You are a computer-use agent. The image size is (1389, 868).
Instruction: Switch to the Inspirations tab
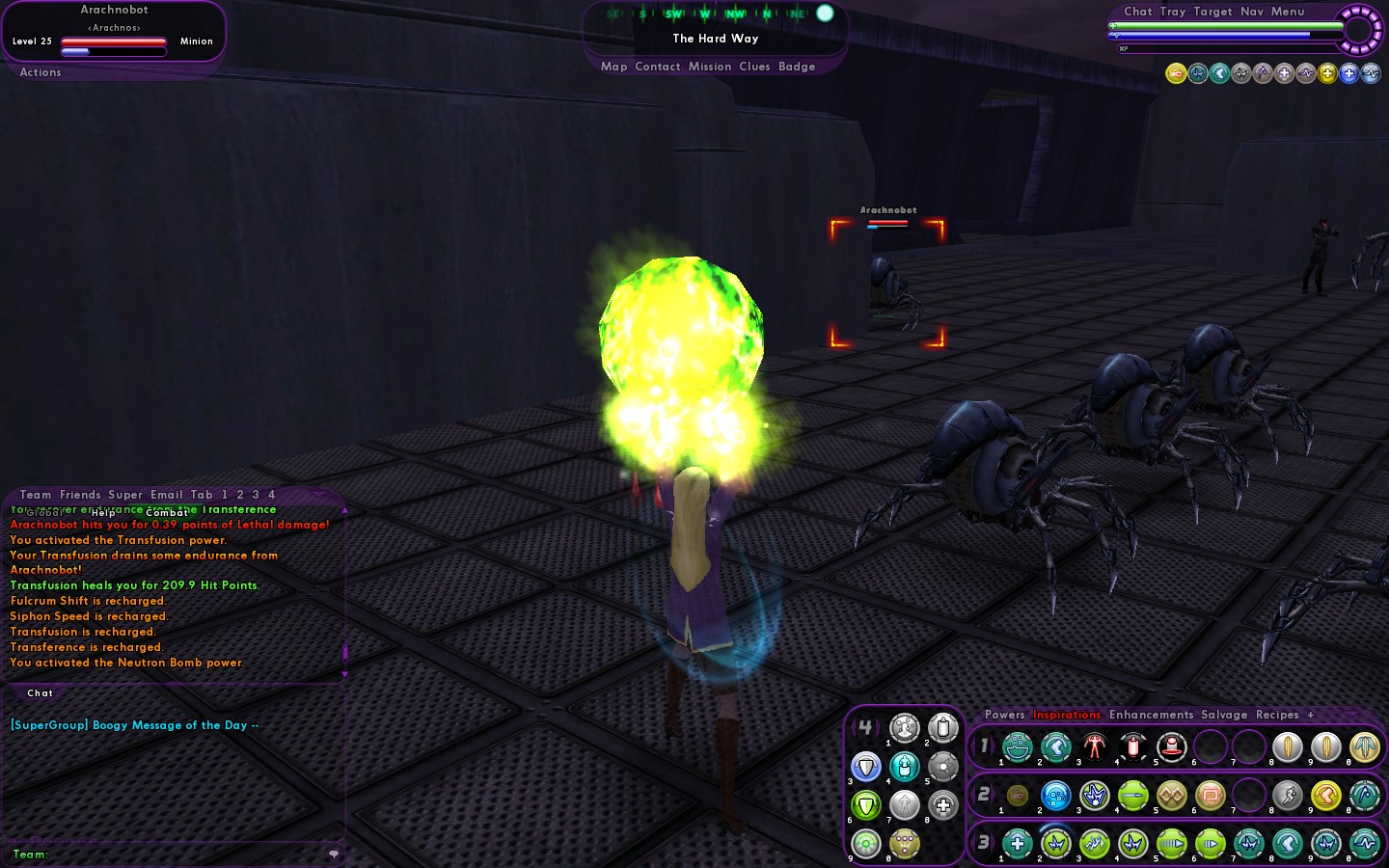[1067, 715]
